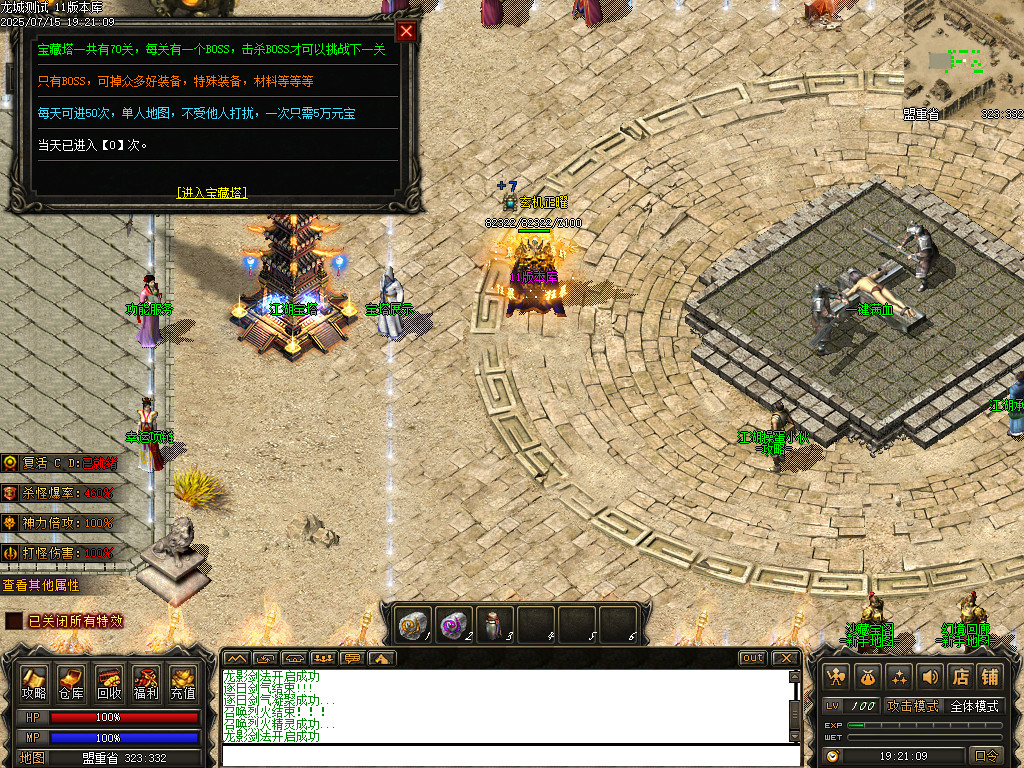Toggle the speaker sound icon
This screenshot has height=768, width=1024.
click(930, 676)
